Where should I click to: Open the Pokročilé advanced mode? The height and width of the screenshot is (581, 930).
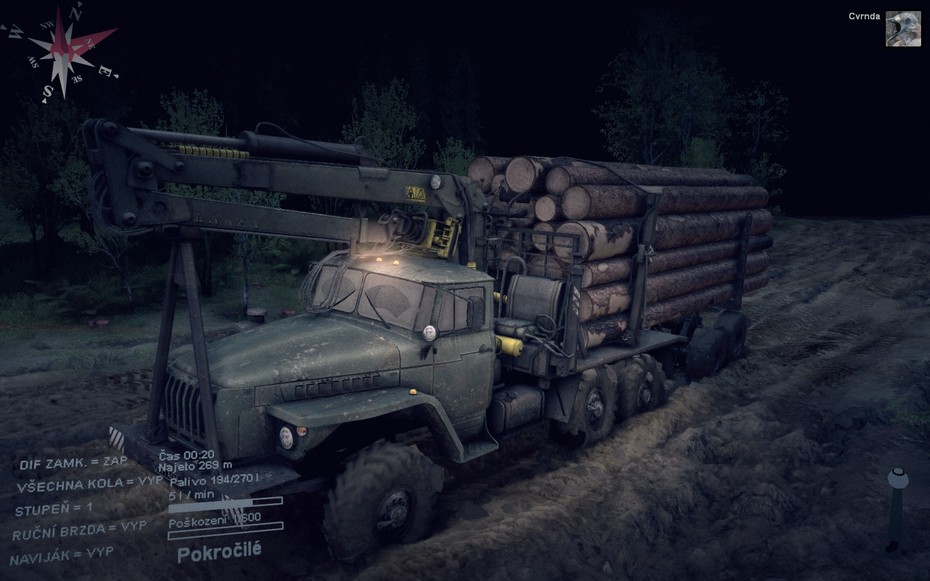219,551
